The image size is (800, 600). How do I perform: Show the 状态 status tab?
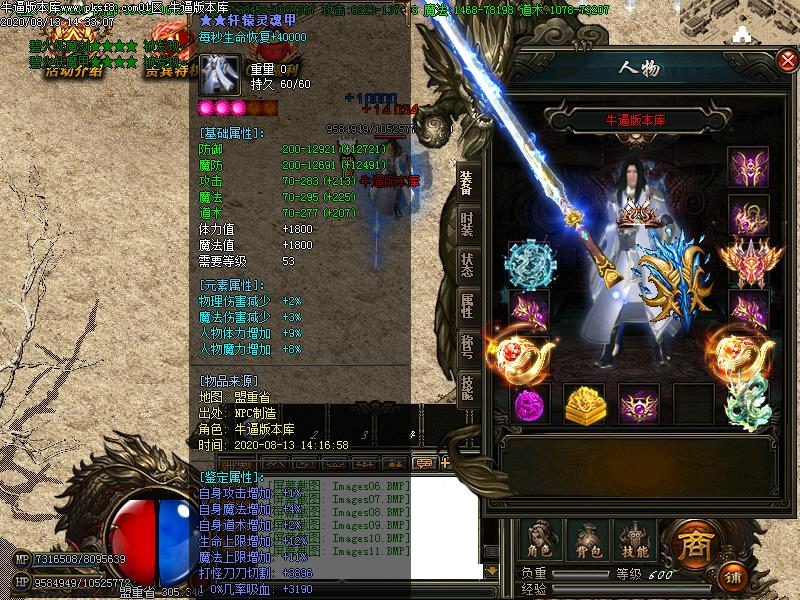pos(467,265)
